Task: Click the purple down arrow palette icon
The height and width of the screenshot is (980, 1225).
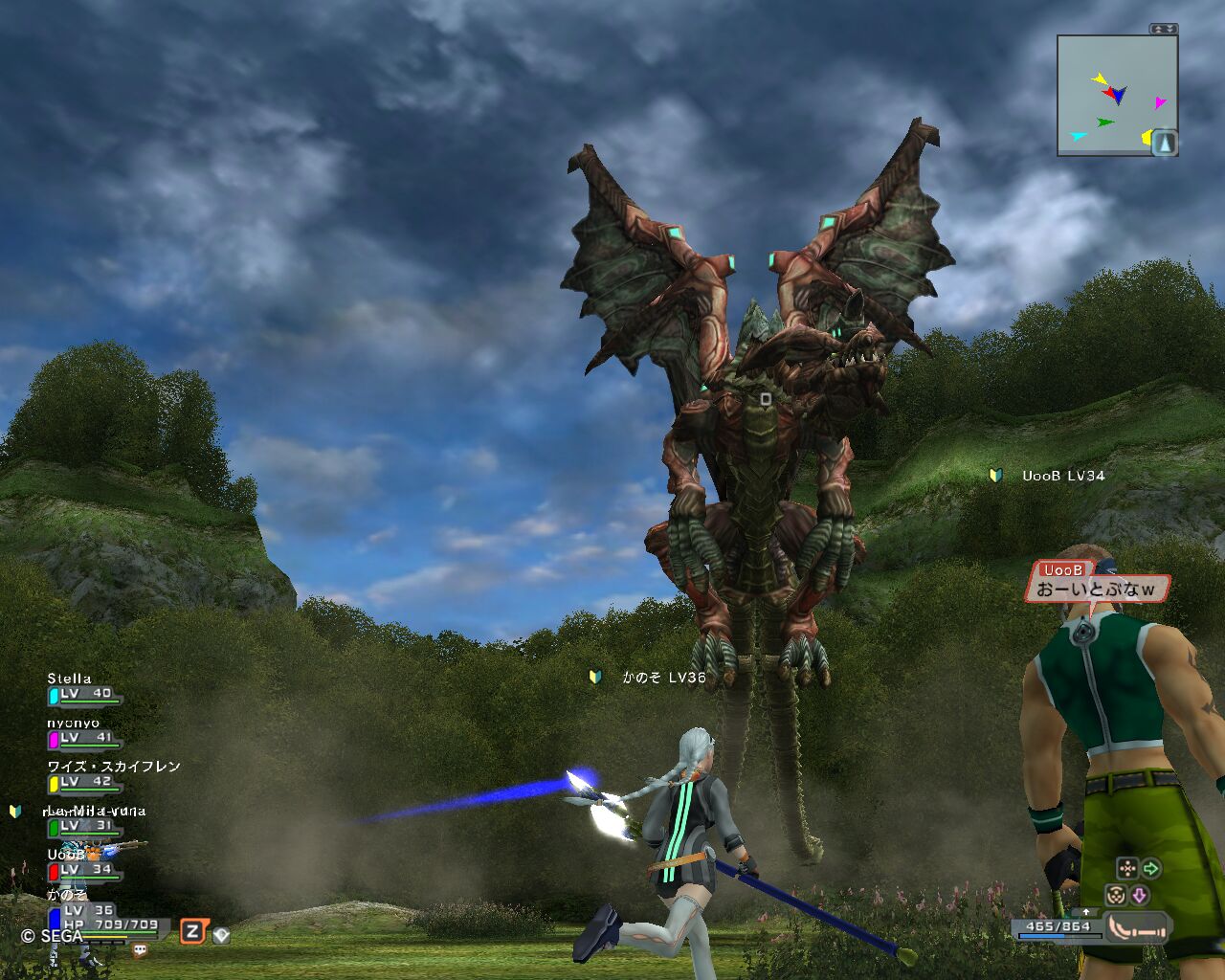Action: point(1140,896)
